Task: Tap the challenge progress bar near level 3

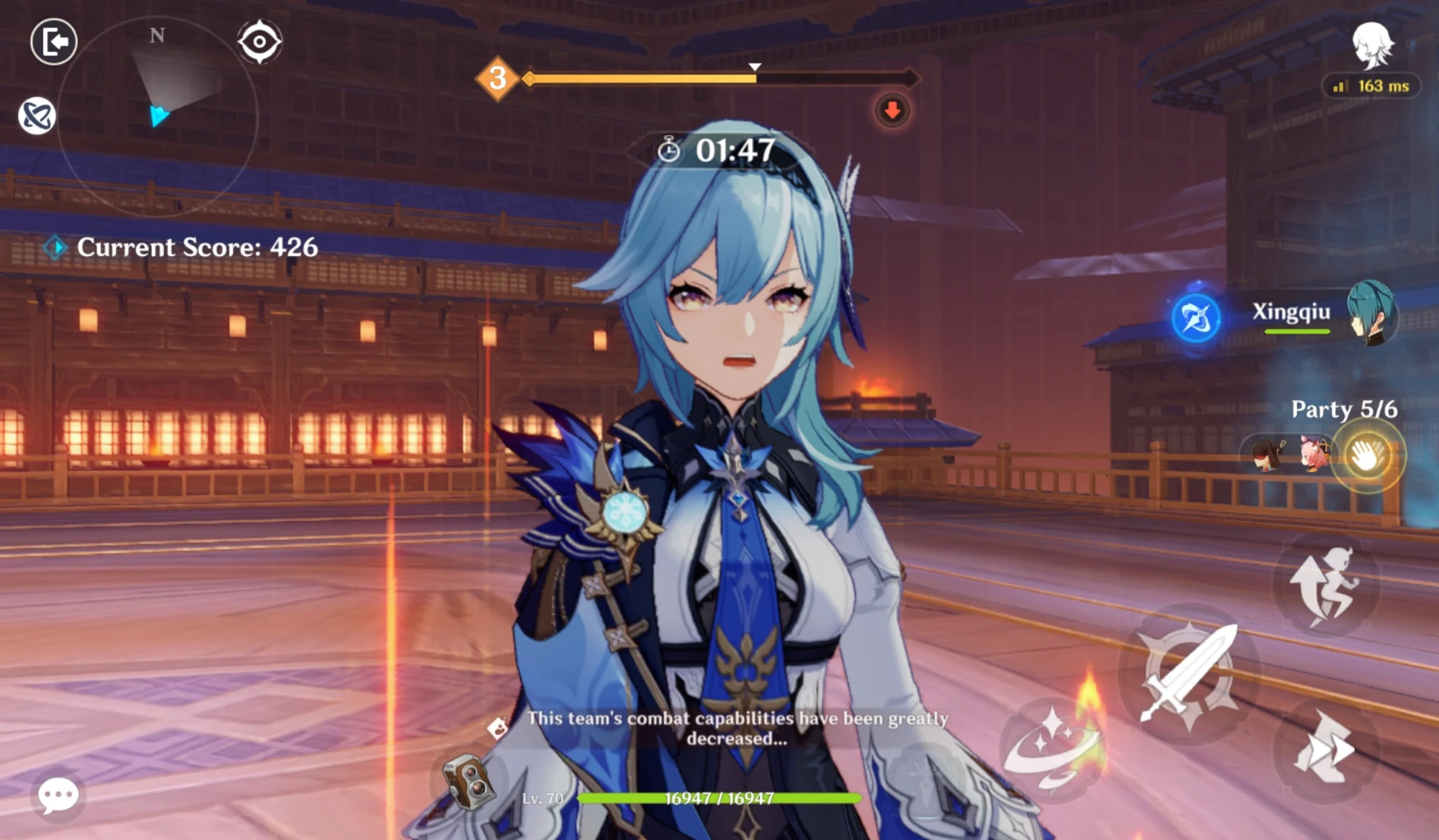Action: click(719, 79)
